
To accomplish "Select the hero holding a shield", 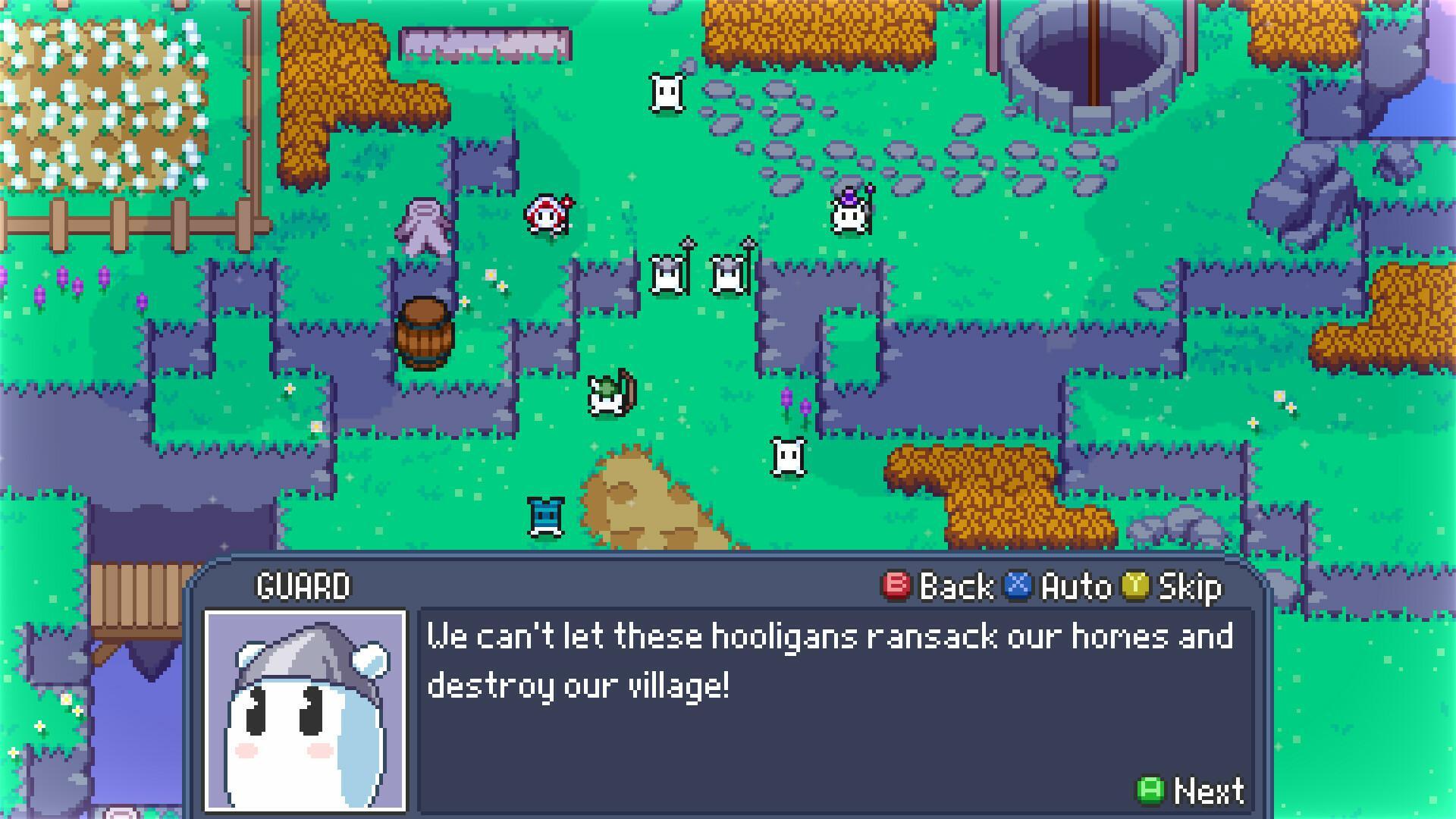I will (607, 394).
